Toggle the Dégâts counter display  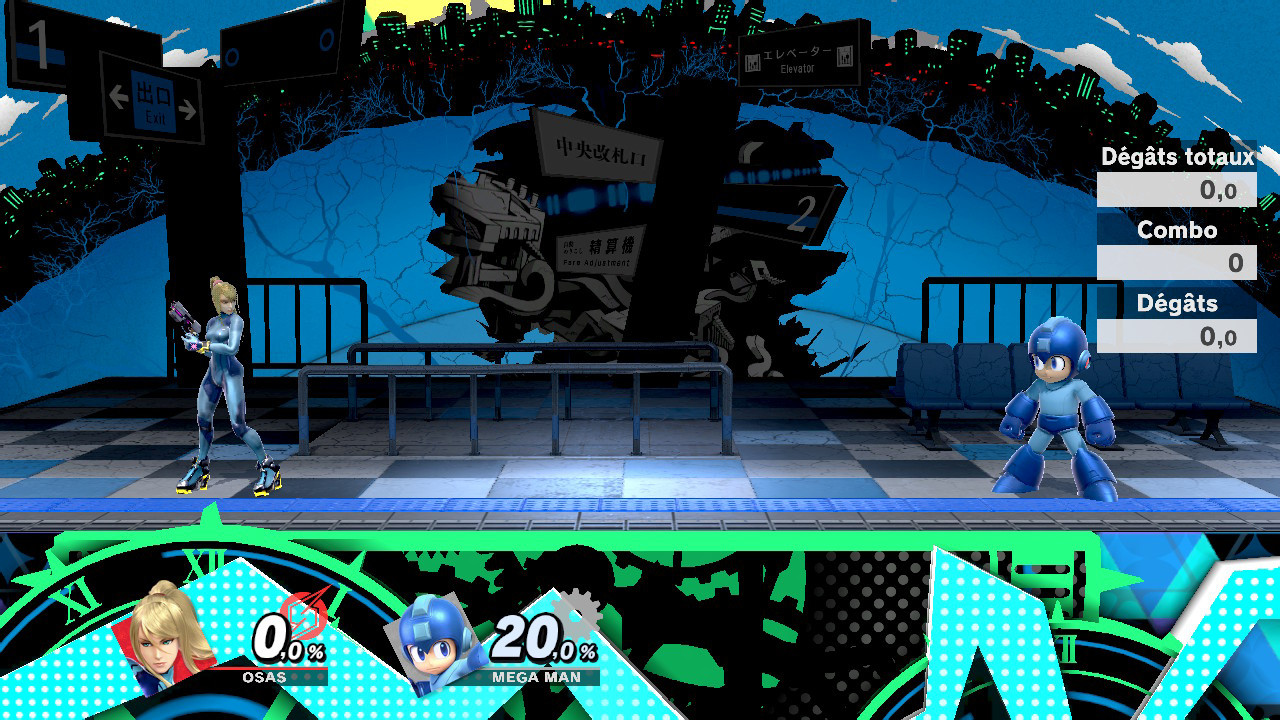(x=1176, y=337)
